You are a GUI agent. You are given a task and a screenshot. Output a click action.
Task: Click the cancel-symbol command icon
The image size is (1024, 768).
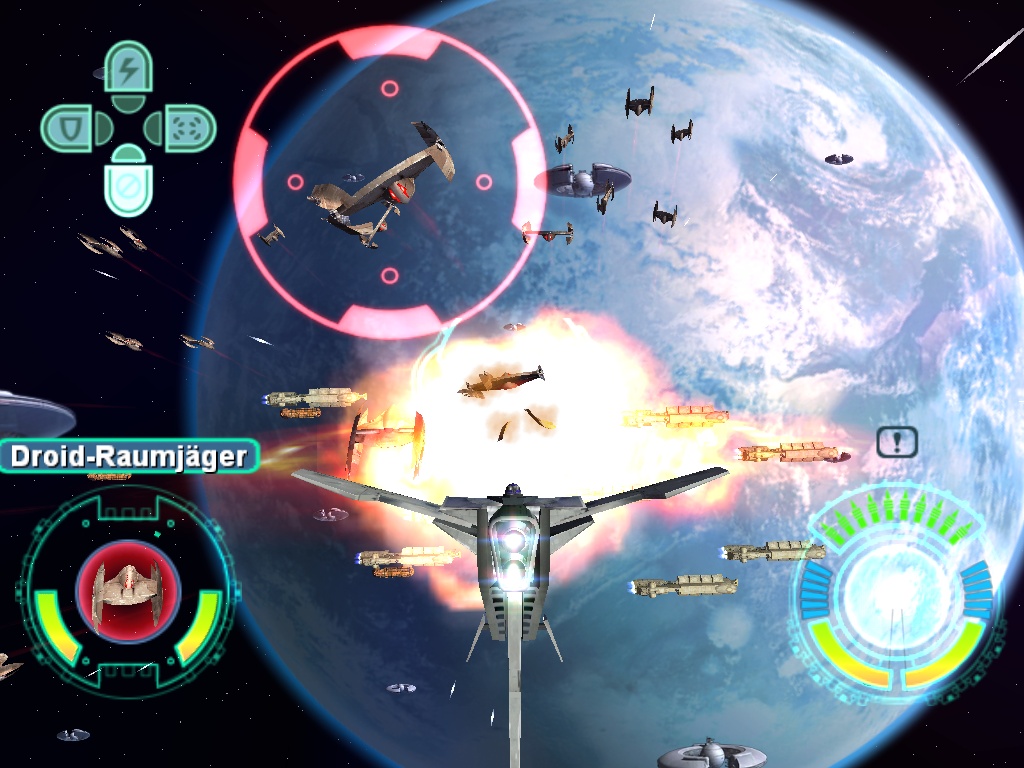coord(128,185)
